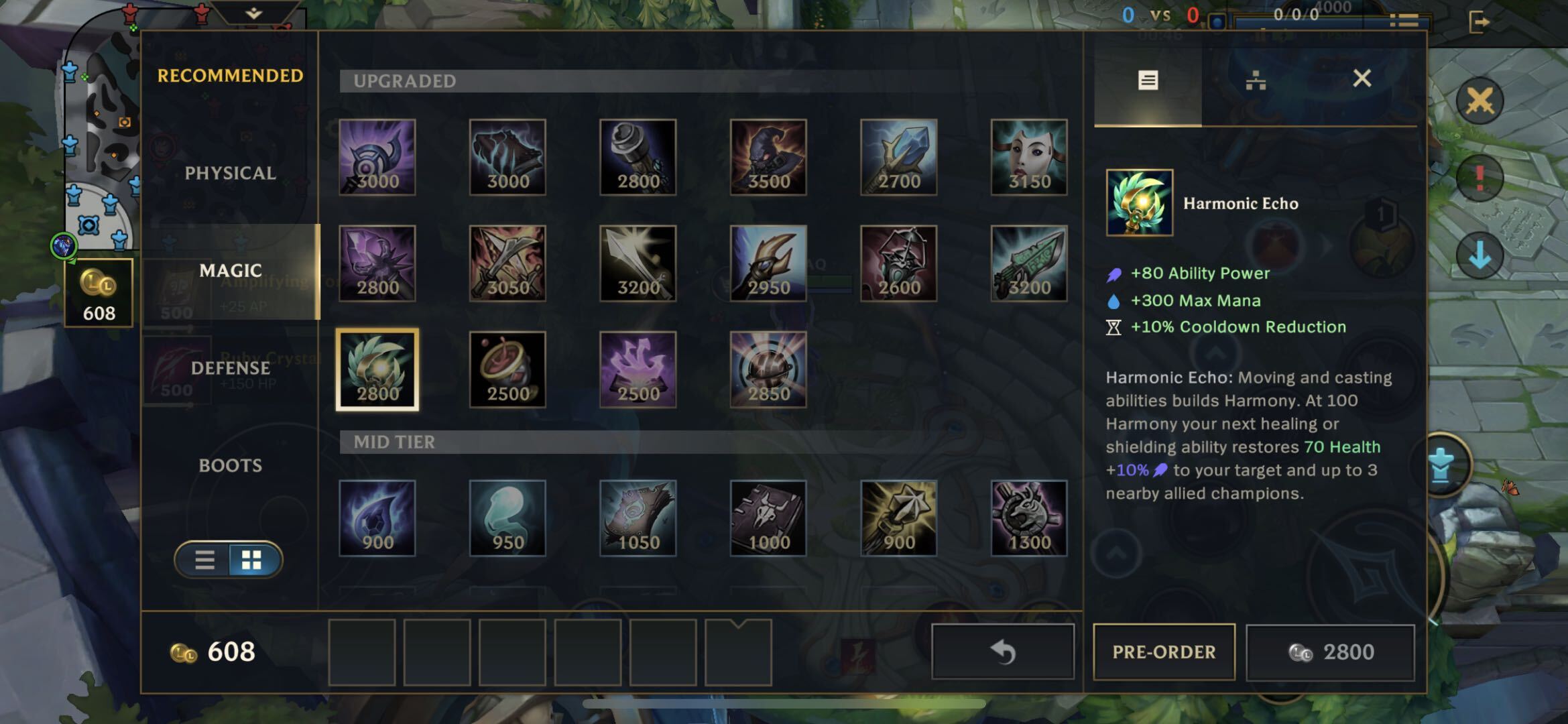Pick the 950 gold mid tier wisp item
Screen dimensions: 1568x724
click(x=507, y=518)
